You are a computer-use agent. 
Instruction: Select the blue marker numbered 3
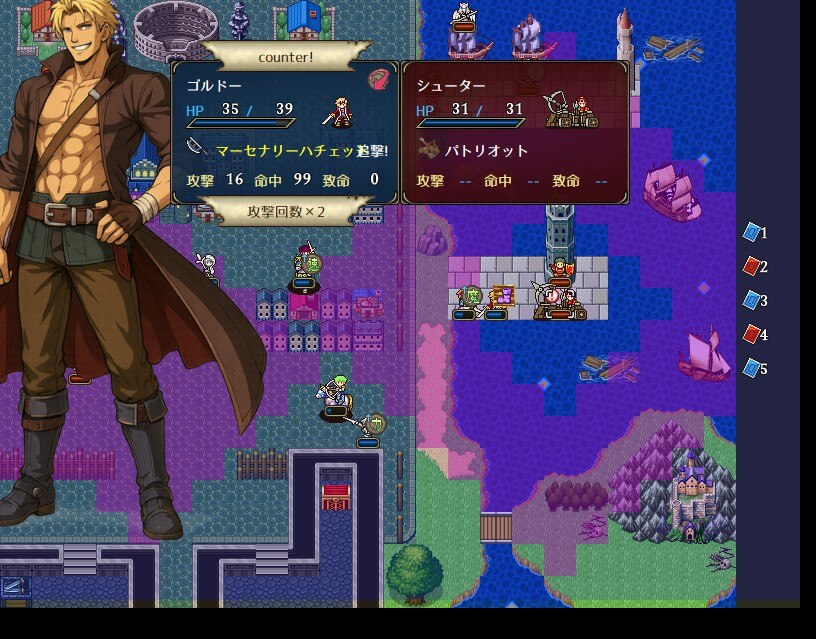click(x=754, y=301)
